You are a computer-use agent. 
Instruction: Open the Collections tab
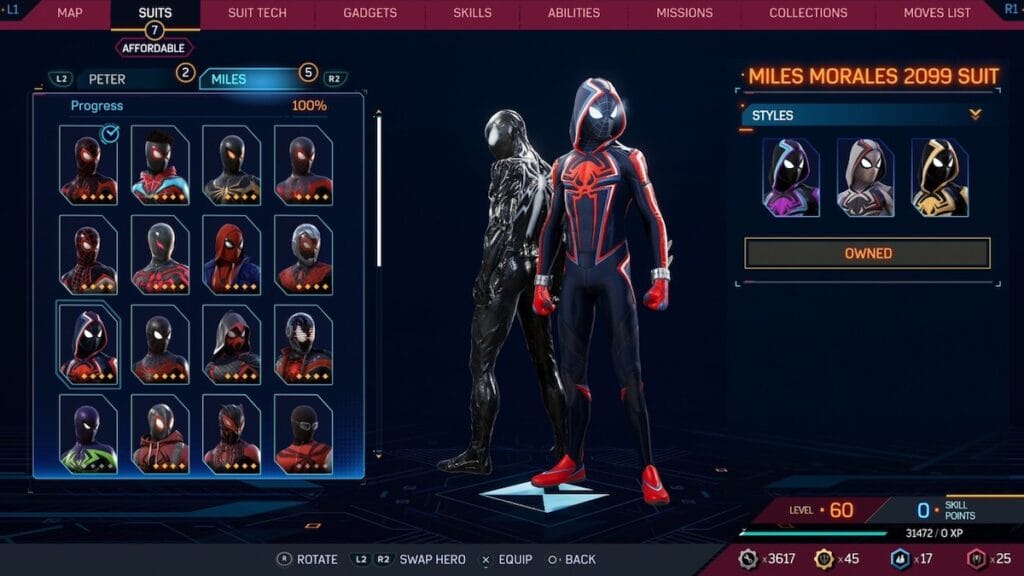808,13
